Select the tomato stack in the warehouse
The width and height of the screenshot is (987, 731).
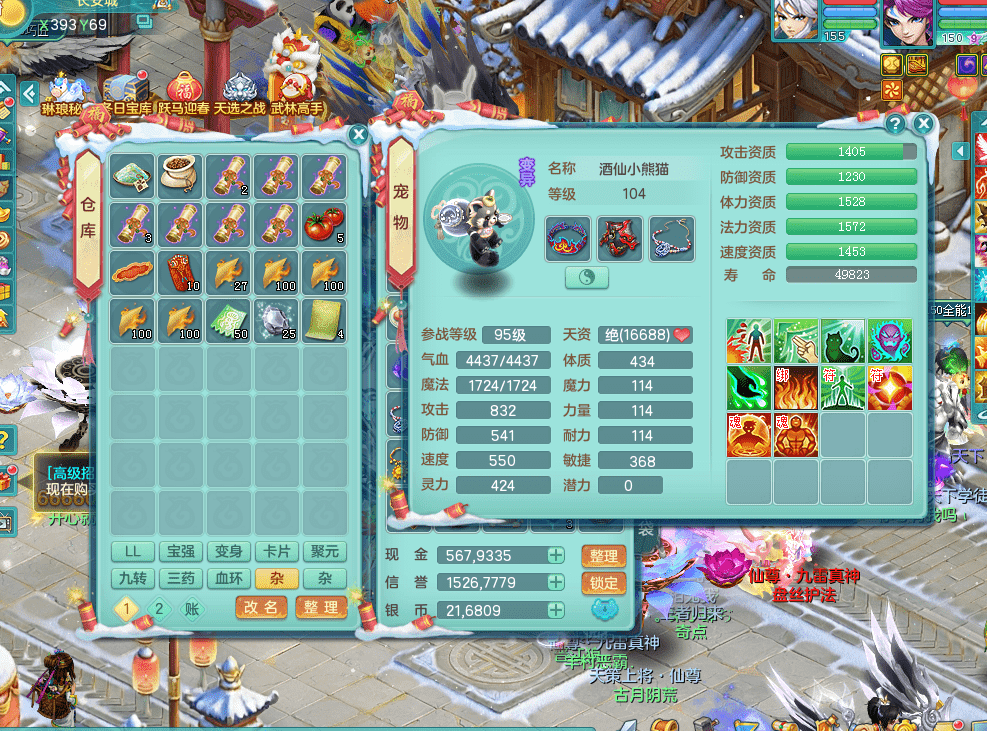pos(325,223)
